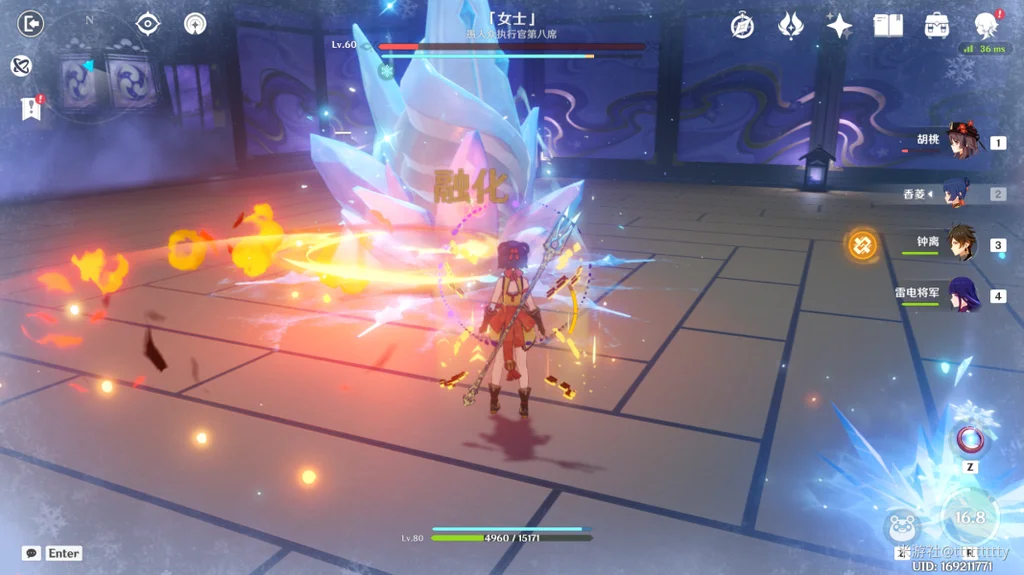Open the chat box speech bubble
The height and width of the screenshot is (575, 1024).
(x=31, y=553)
